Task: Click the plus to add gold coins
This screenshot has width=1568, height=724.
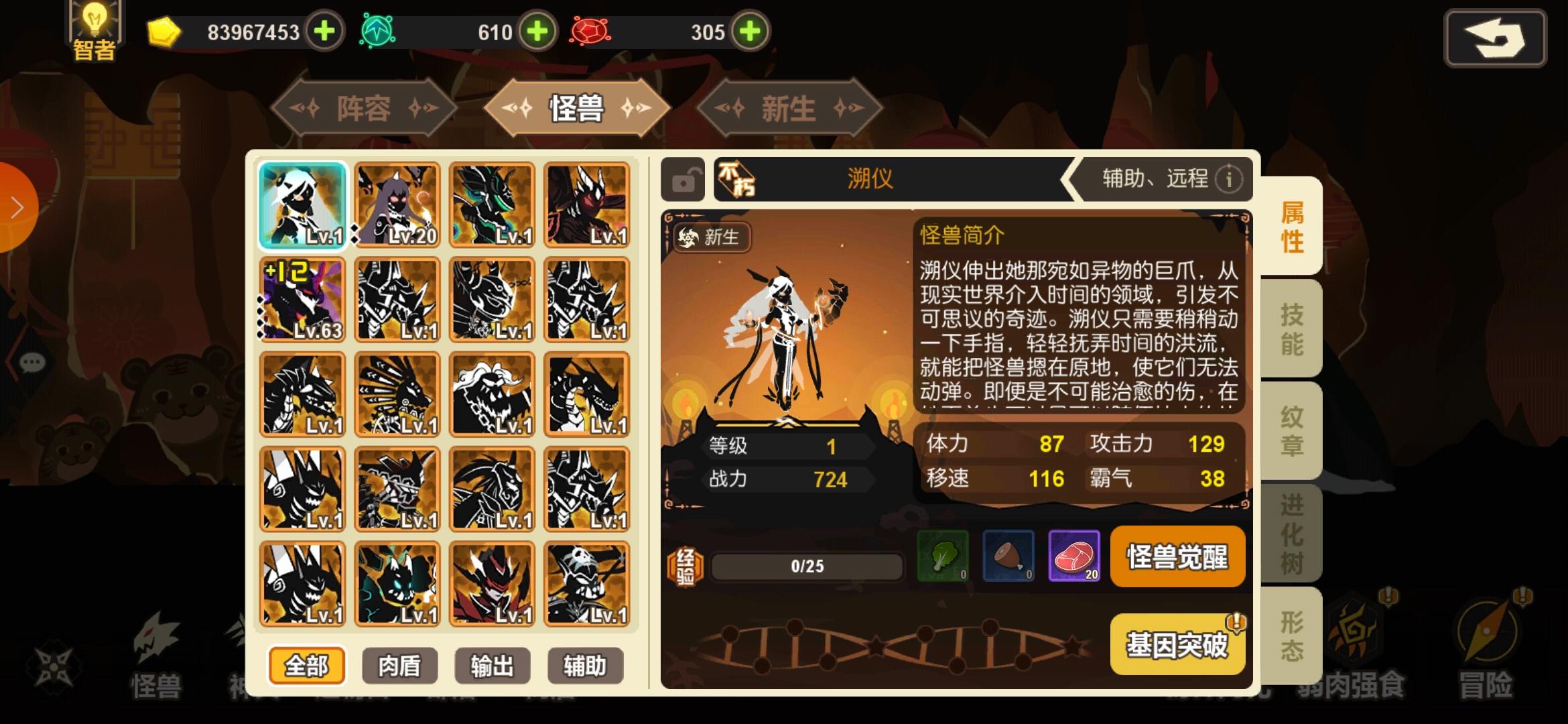Action: (325, 31)
